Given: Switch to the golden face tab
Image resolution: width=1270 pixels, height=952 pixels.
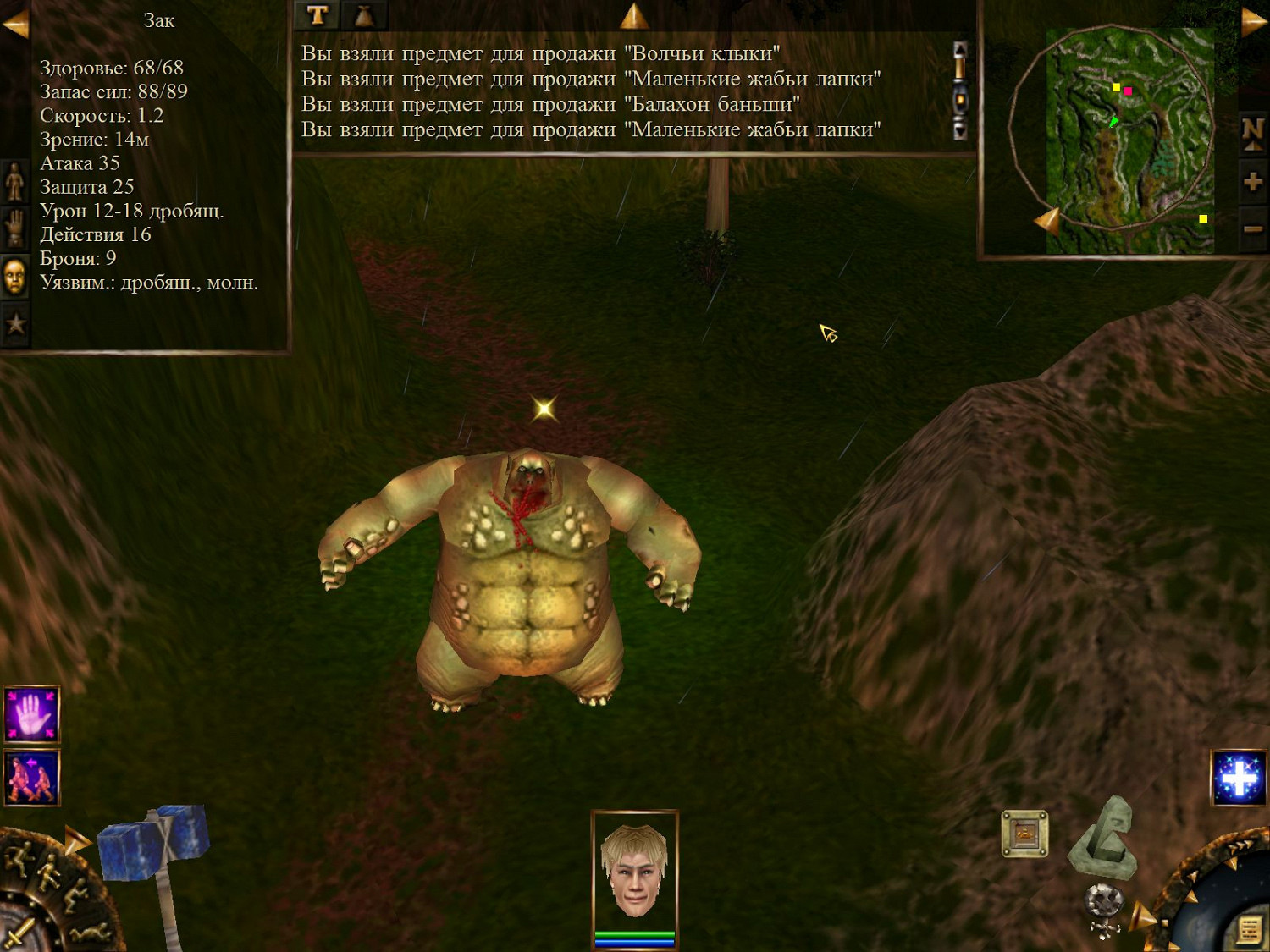Looking at the screenshot, I should click(x=14, y=277).
